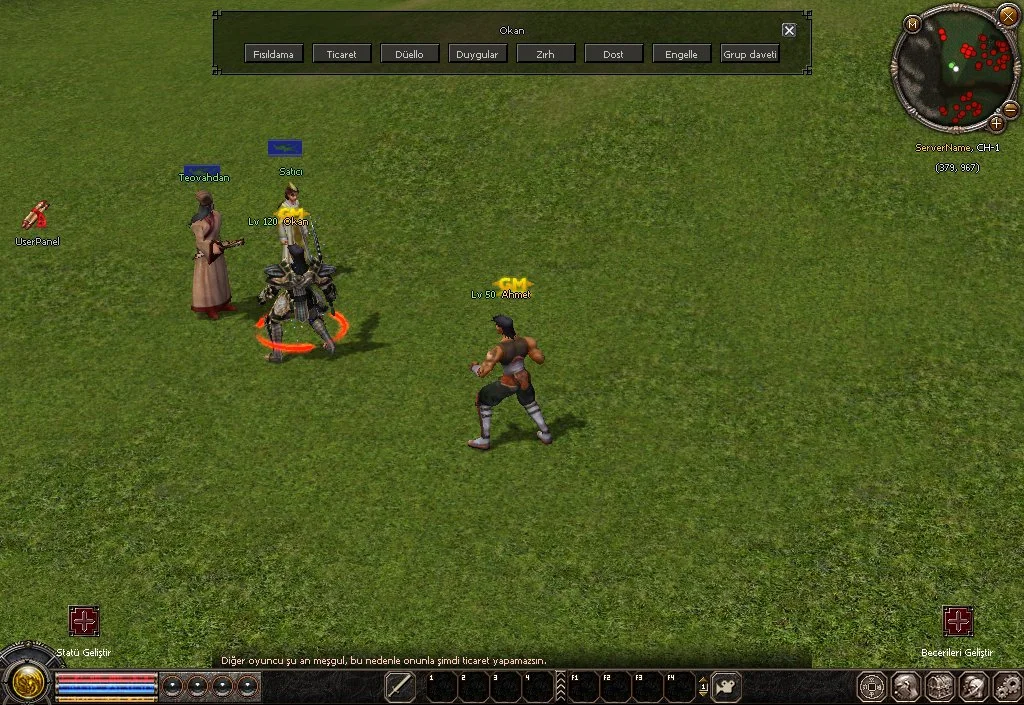This screenshot has height=705, width=1024.
Task: Open the world map with the M button
Action: coord(912,24)
